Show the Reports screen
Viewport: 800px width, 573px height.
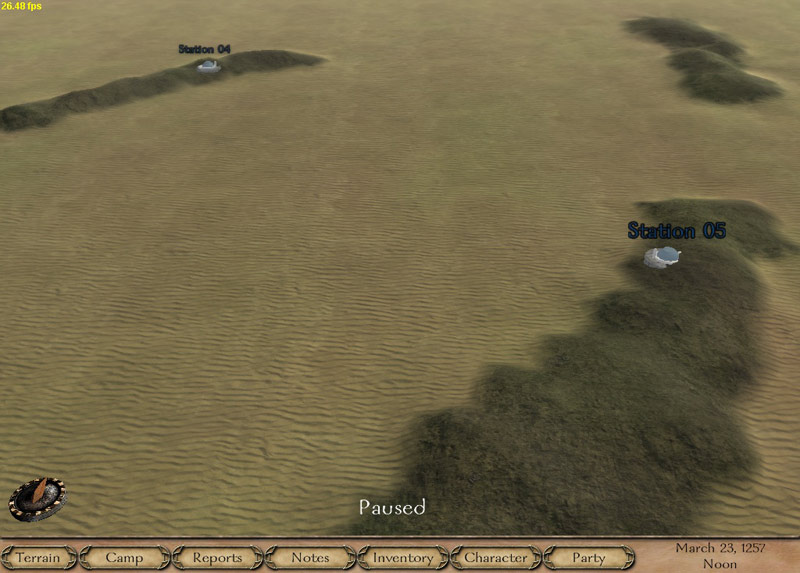click(x=217, y=557)
